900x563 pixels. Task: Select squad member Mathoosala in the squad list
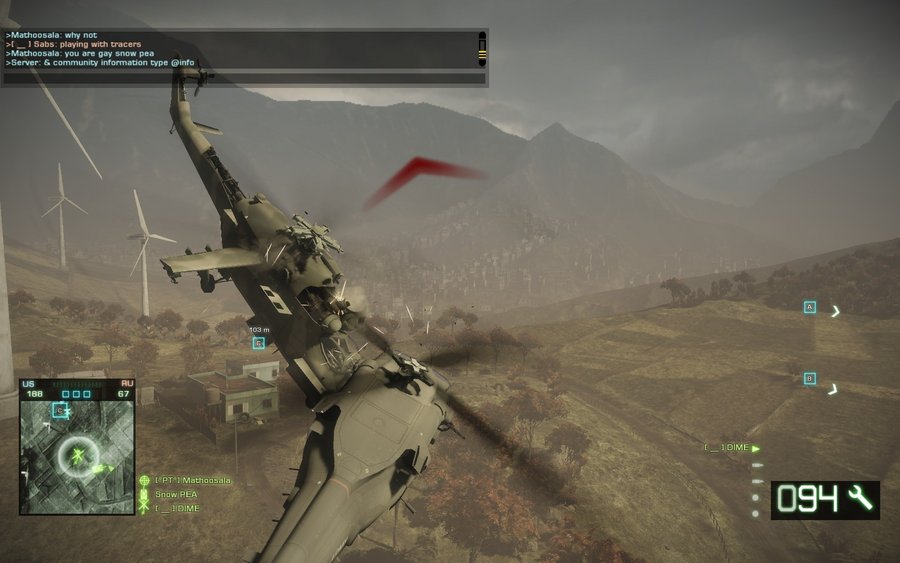point(192,481)
